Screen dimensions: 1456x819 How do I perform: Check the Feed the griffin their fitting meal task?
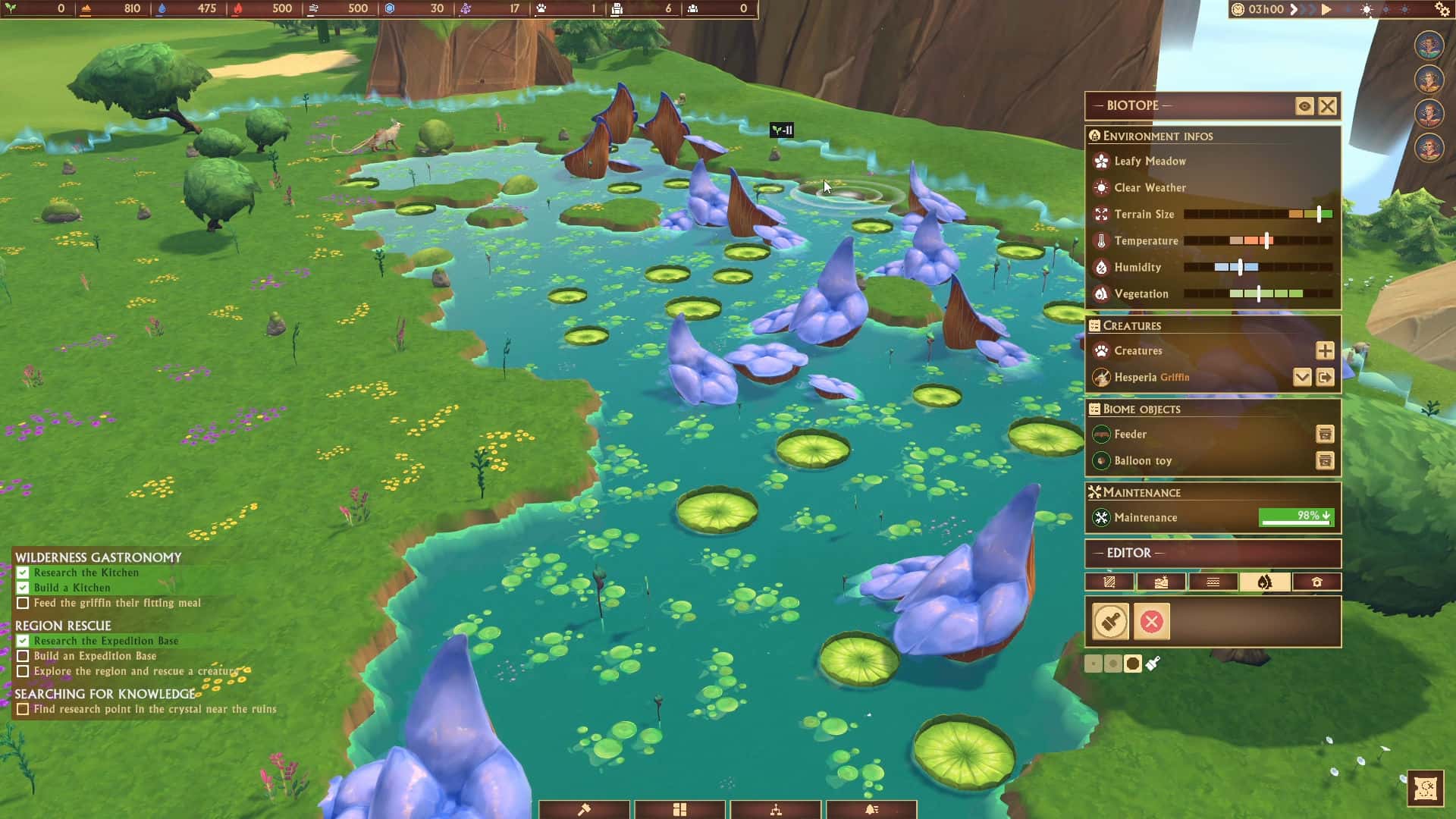pos(21,603)
